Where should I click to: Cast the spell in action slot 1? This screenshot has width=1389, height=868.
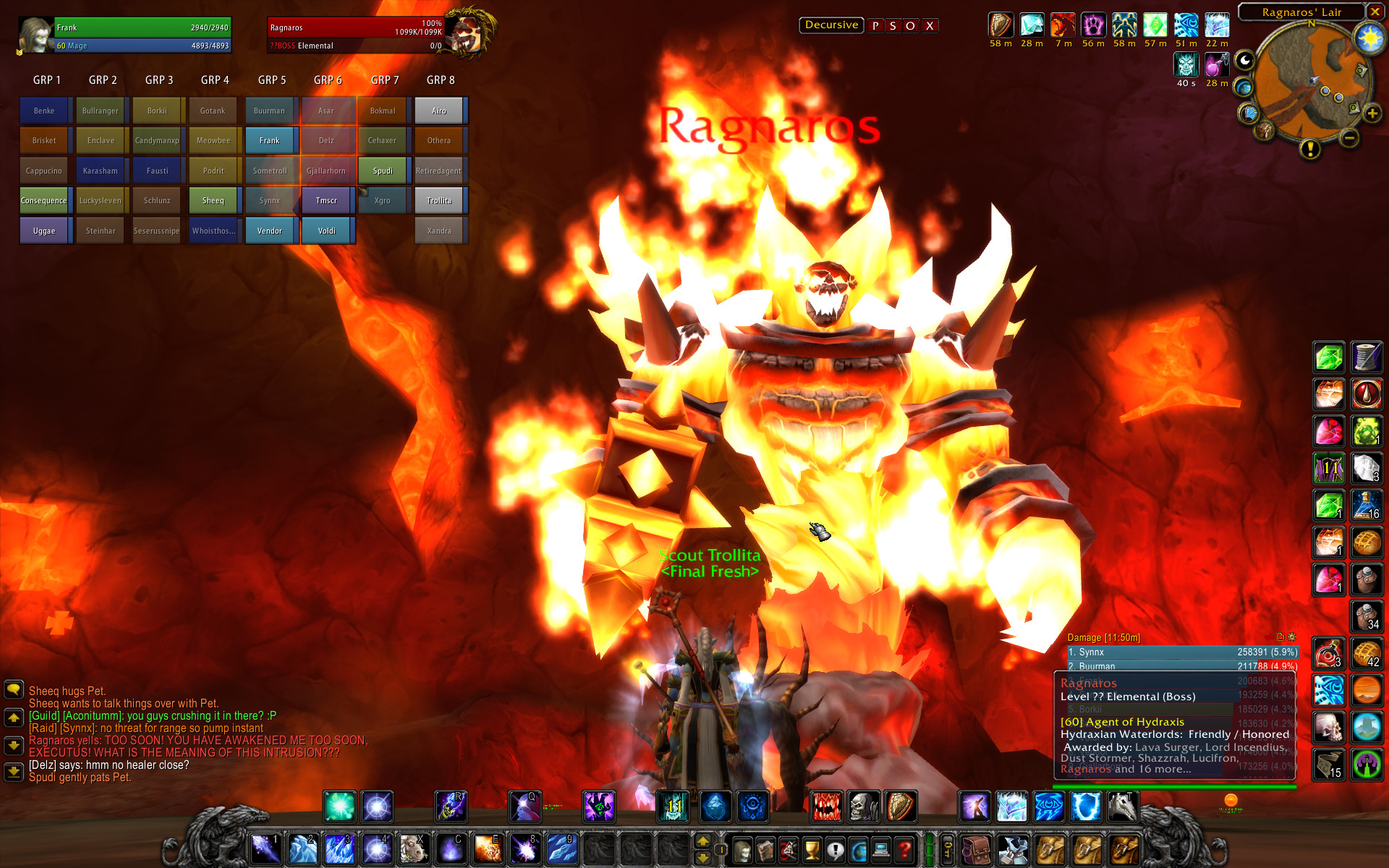coord(266,848)
